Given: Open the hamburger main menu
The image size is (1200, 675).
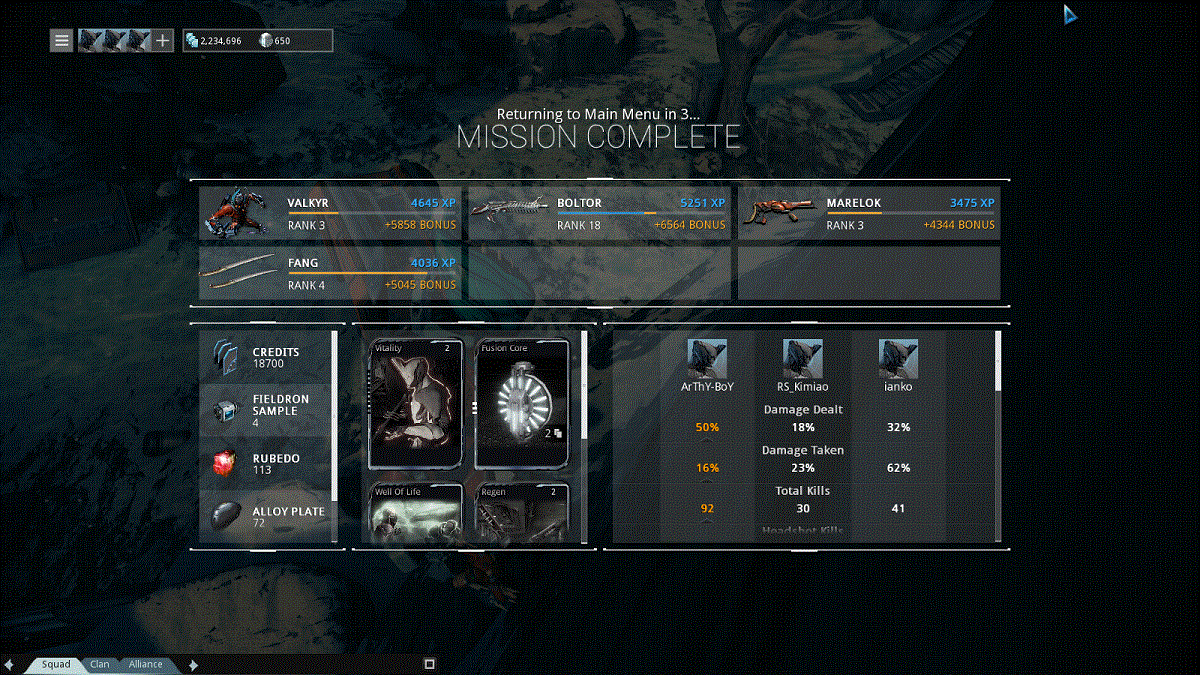Looking at the screenshot, I should click(x=62, y=41).
